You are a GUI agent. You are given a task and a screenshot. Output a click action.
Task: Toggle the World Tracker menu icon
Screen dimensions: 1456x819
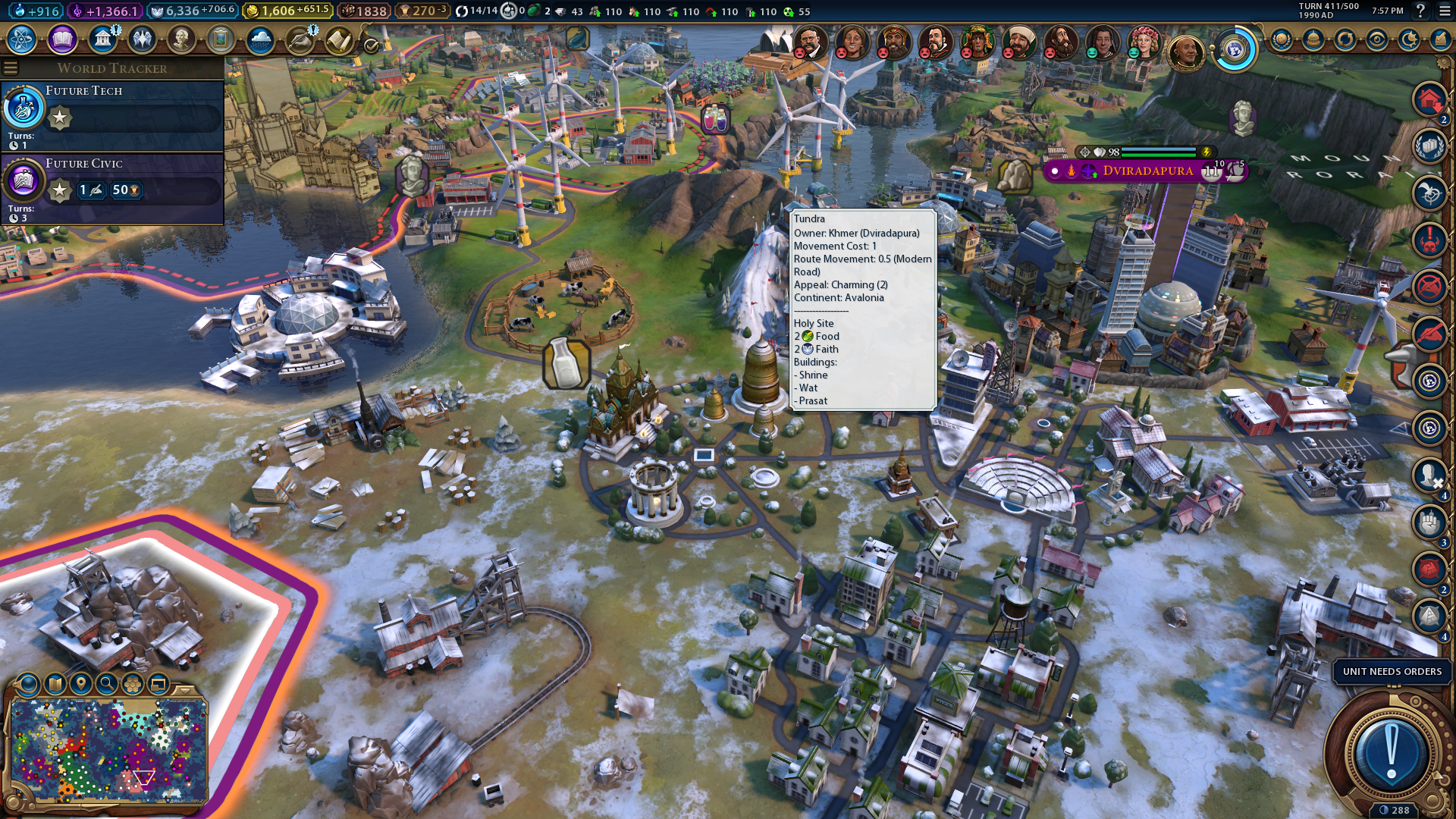pyautogui.click(x=11, y=68)
